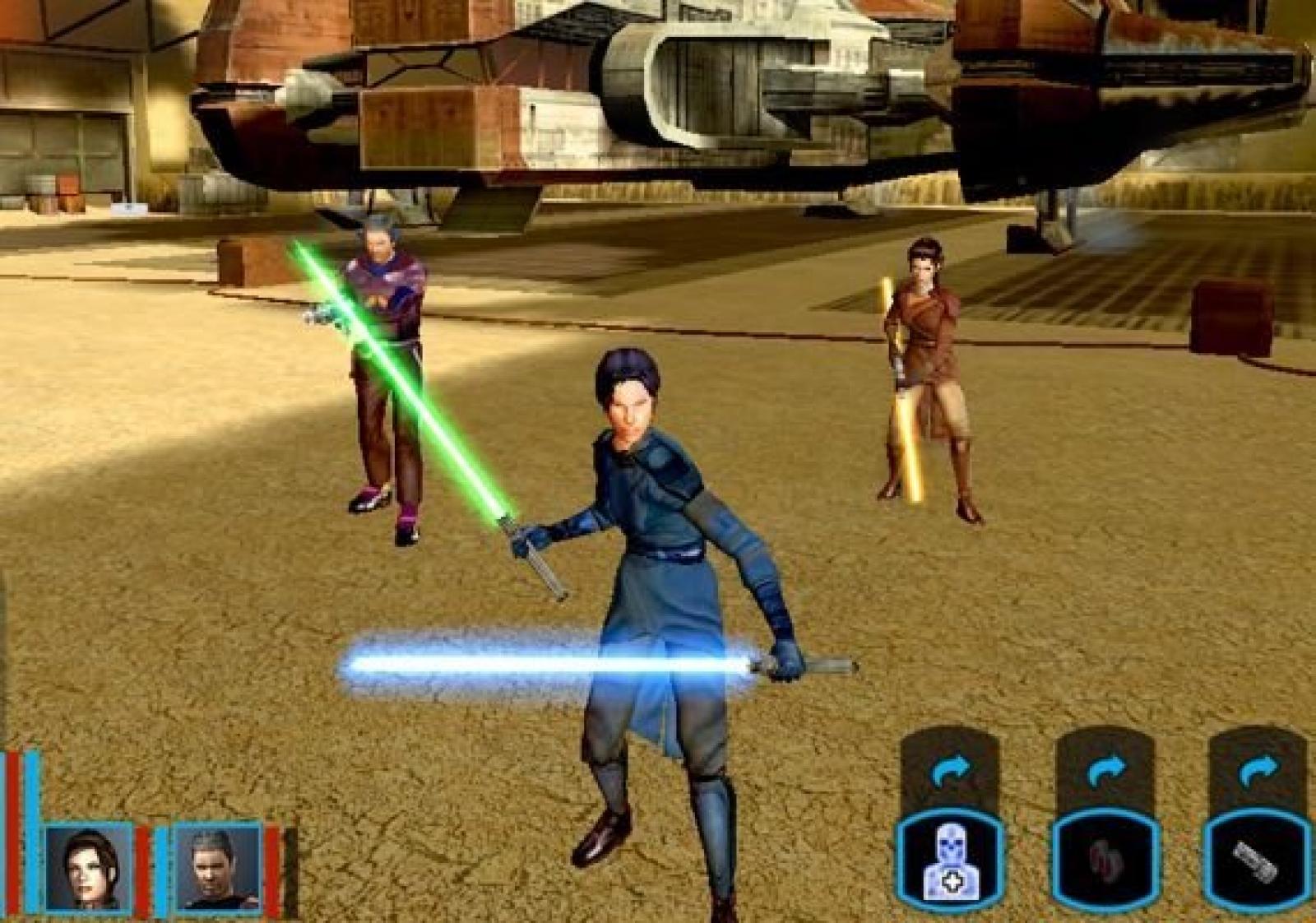Image resolution: width=1316 pixels, height=923 pixels.
Task: Cycle the arrow above the gray cylinder slot
Action: click(x=1258, y=772)
